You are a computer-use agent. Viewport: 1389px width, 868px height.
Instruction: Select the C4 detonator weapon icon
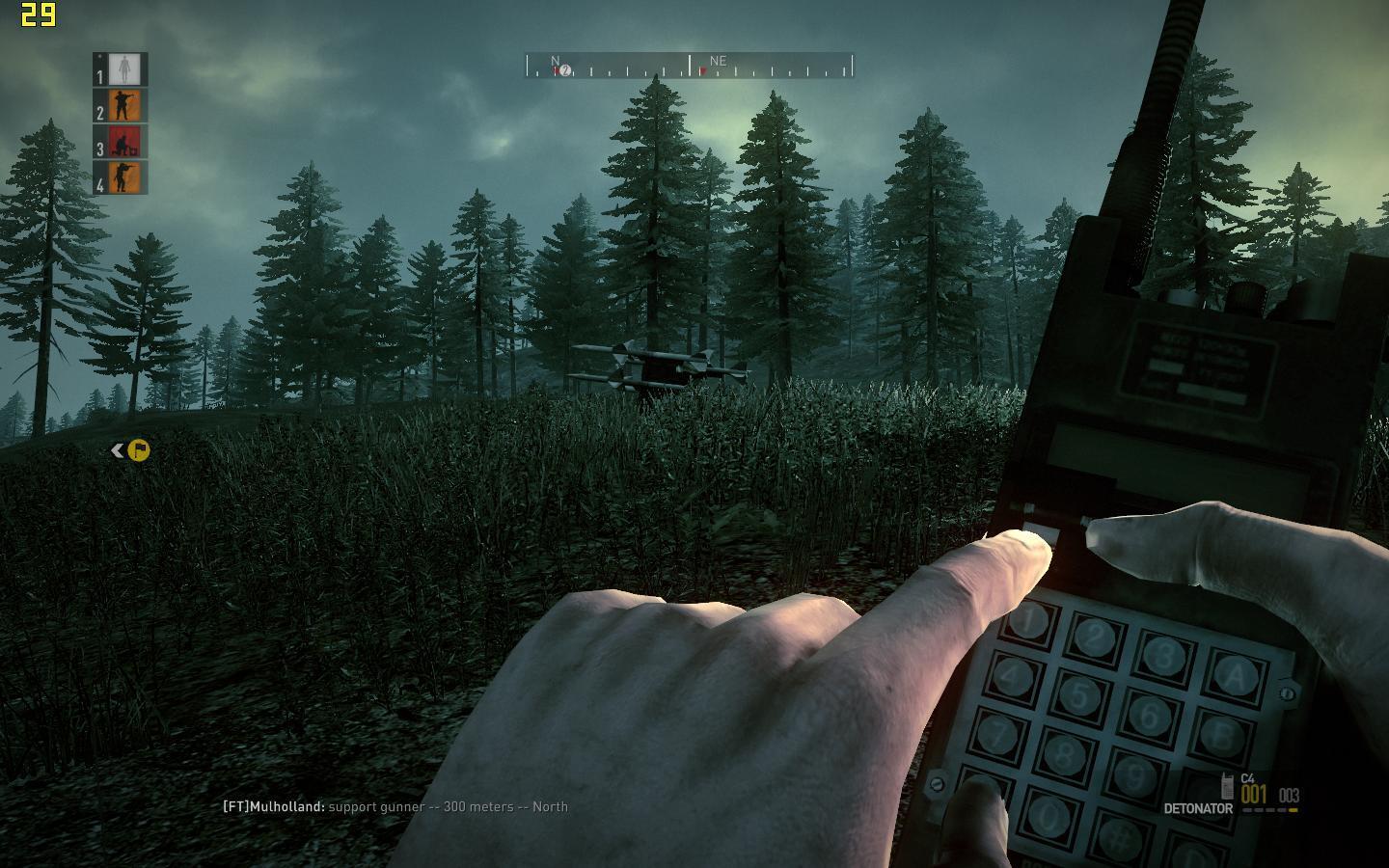(x=1227, y=785)
